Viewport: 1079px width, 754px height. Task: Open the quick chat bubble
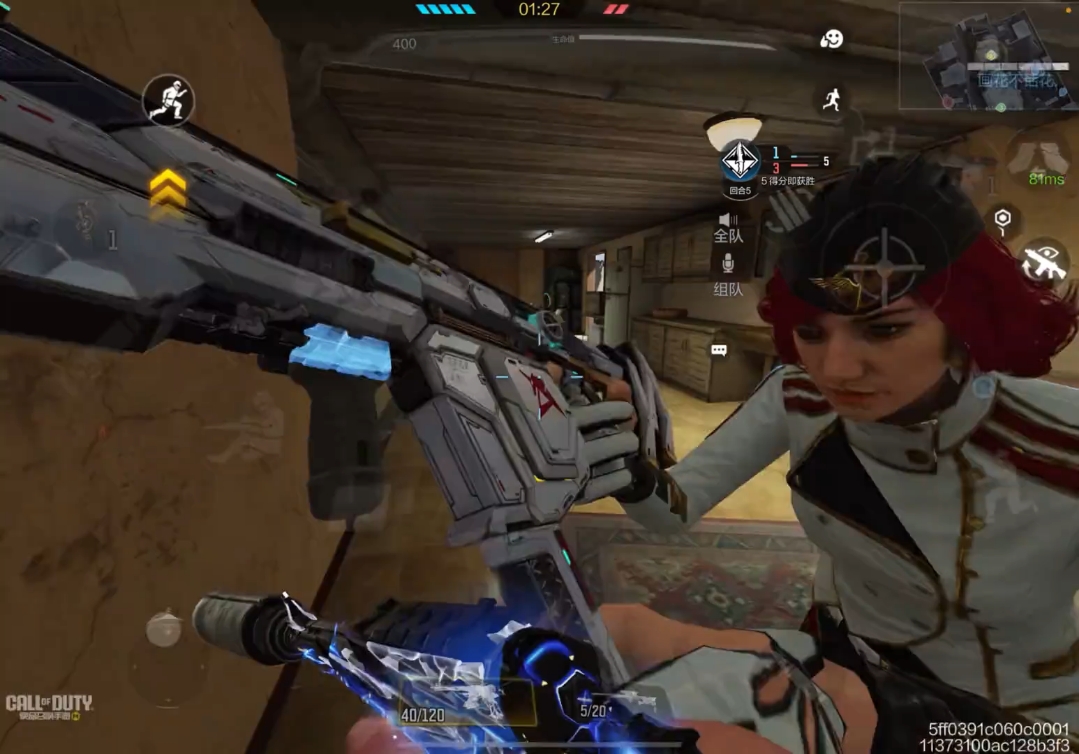pyautogui.click(x=719, y=350)
